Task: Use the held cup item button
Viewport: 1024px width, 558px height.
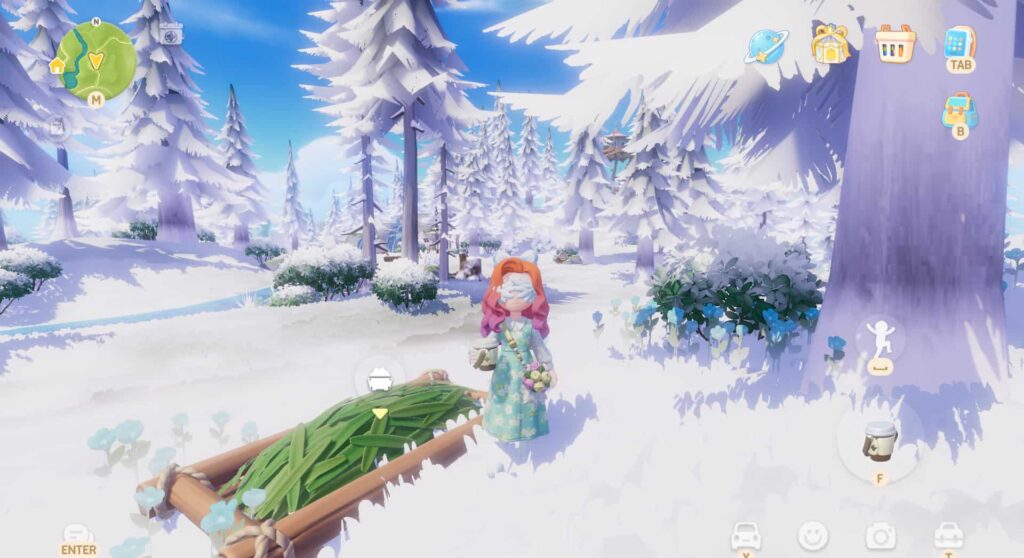Action: point(879,439)
